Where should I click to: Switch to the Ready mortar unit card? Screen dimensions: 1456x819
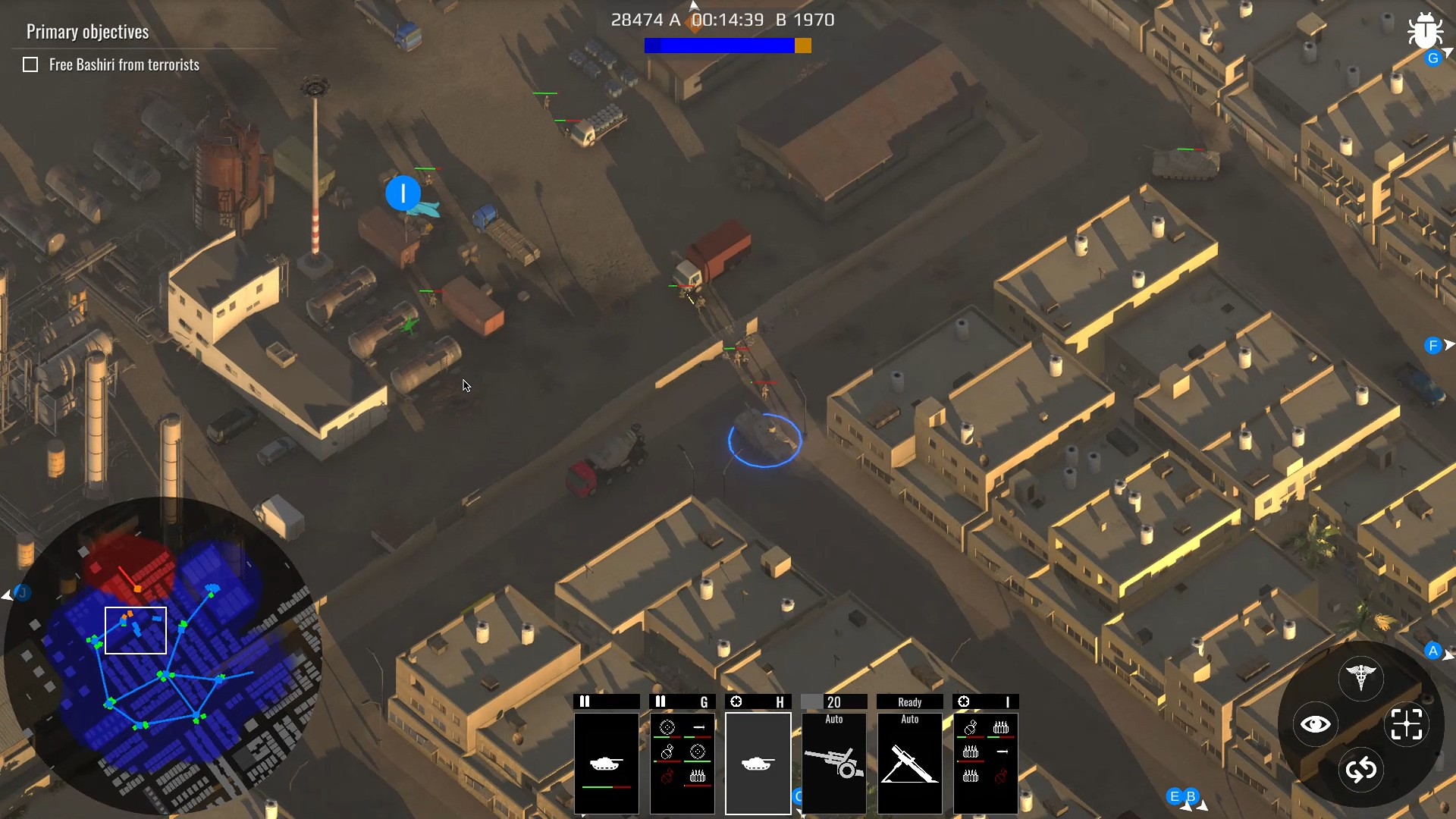(909, 762)
